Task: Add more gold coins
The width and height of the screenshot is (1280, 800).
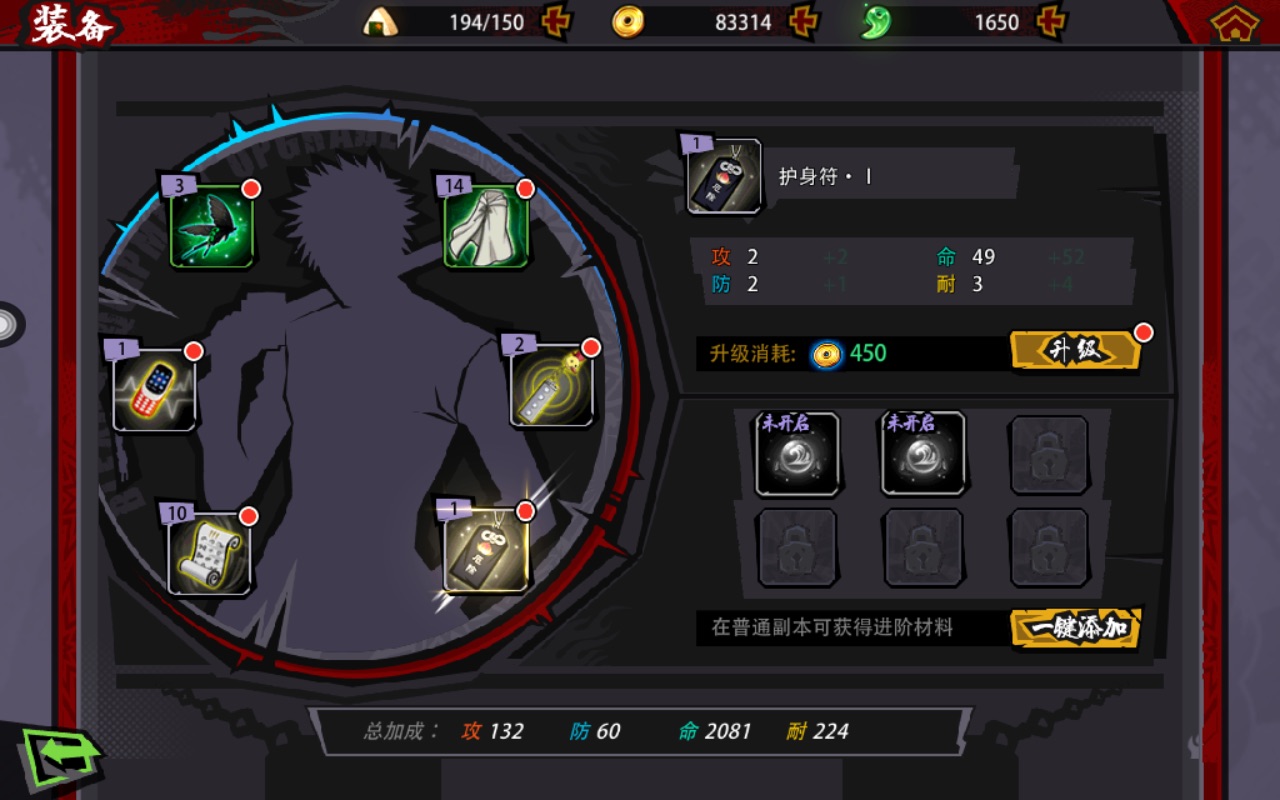Action: click(x=803, y=22)
